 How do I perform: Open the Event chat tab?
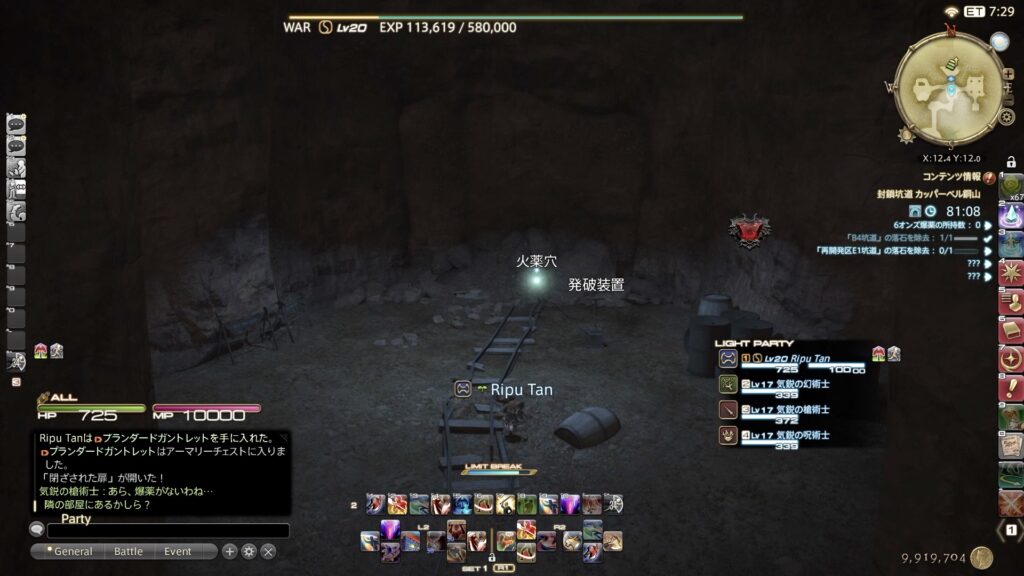point(178,551)
